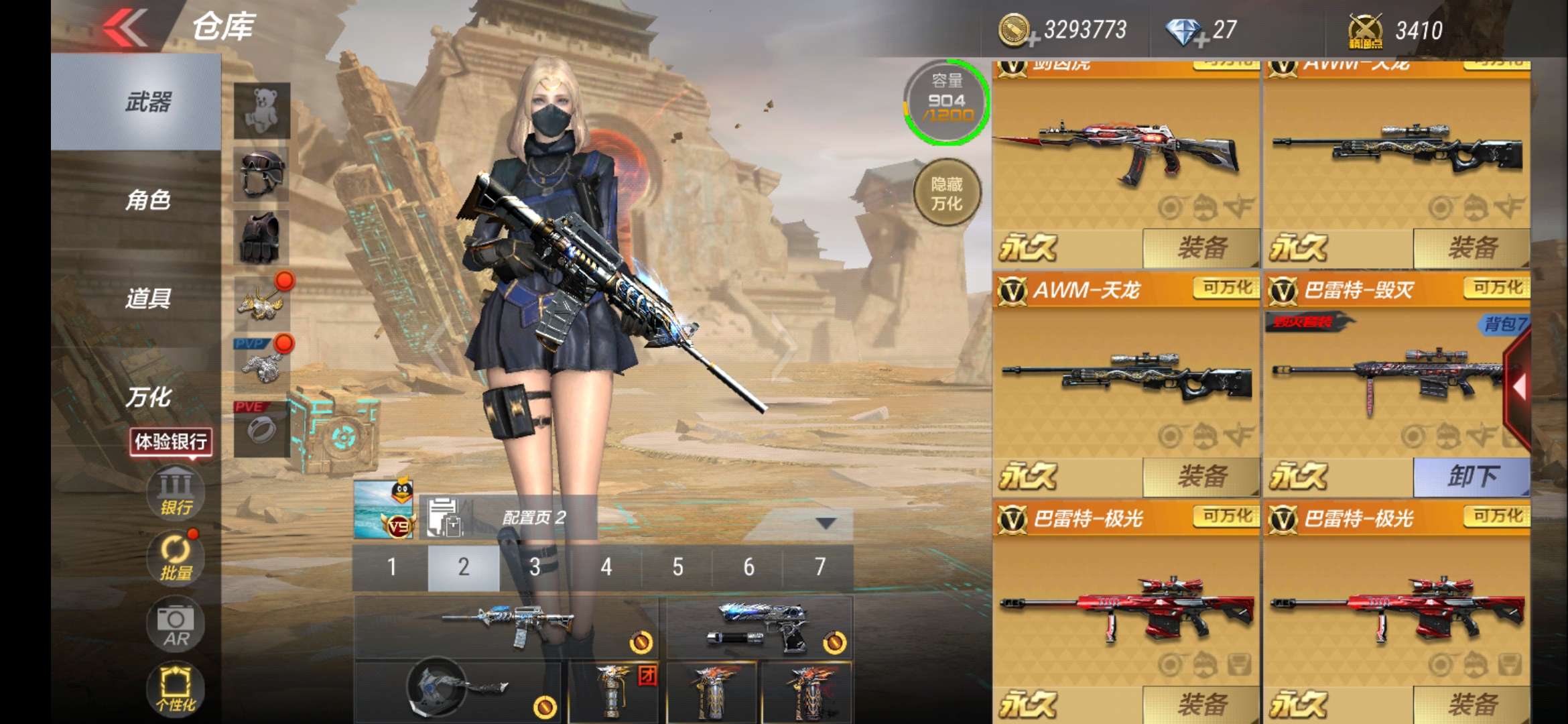The width and height of the screenshot is (1568, 724).
Task: Open the 个性化 personalization icon
Action: 176,688
